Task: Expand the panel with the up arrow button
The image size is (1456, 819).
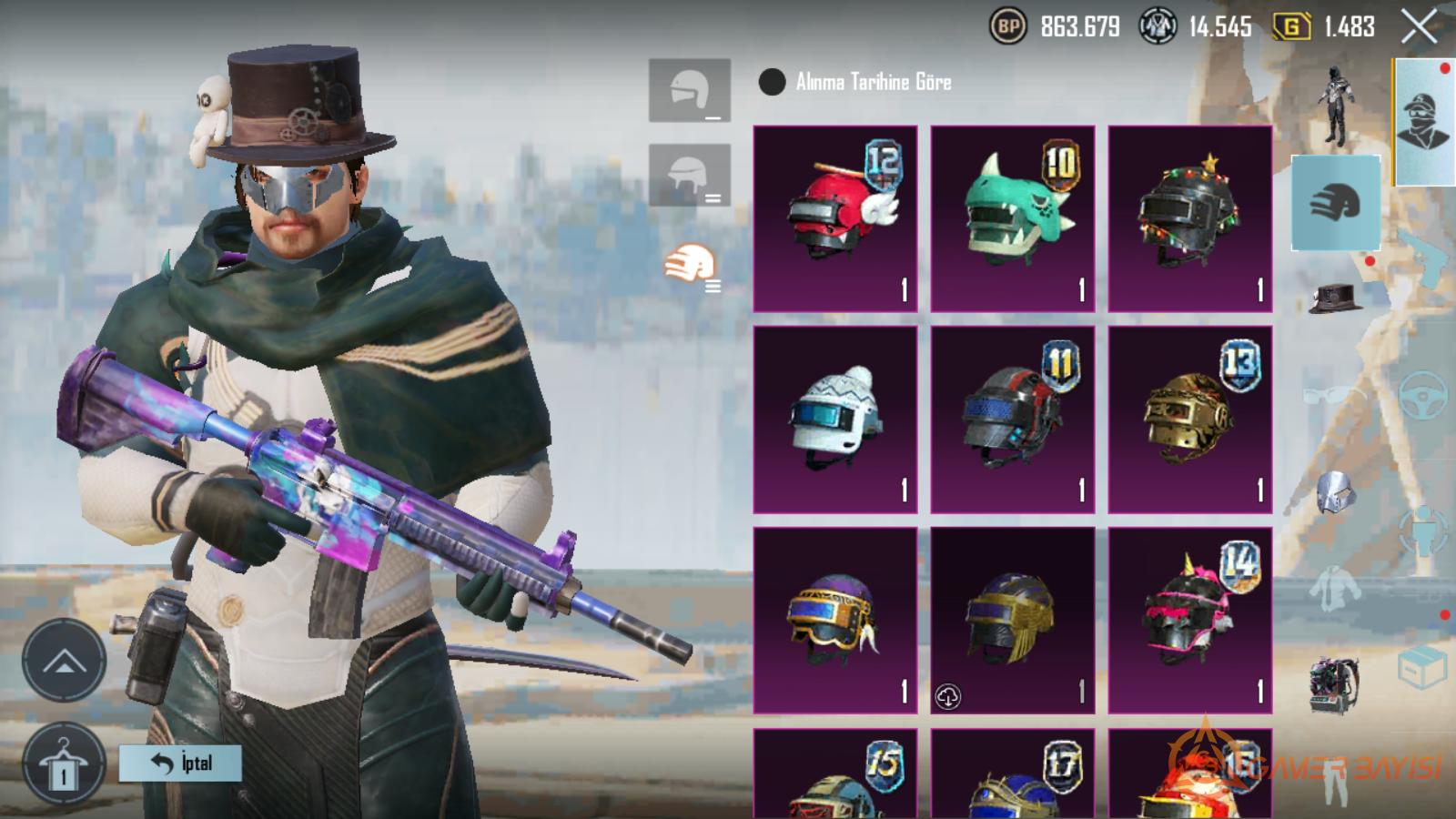Action: click(64, 661)
